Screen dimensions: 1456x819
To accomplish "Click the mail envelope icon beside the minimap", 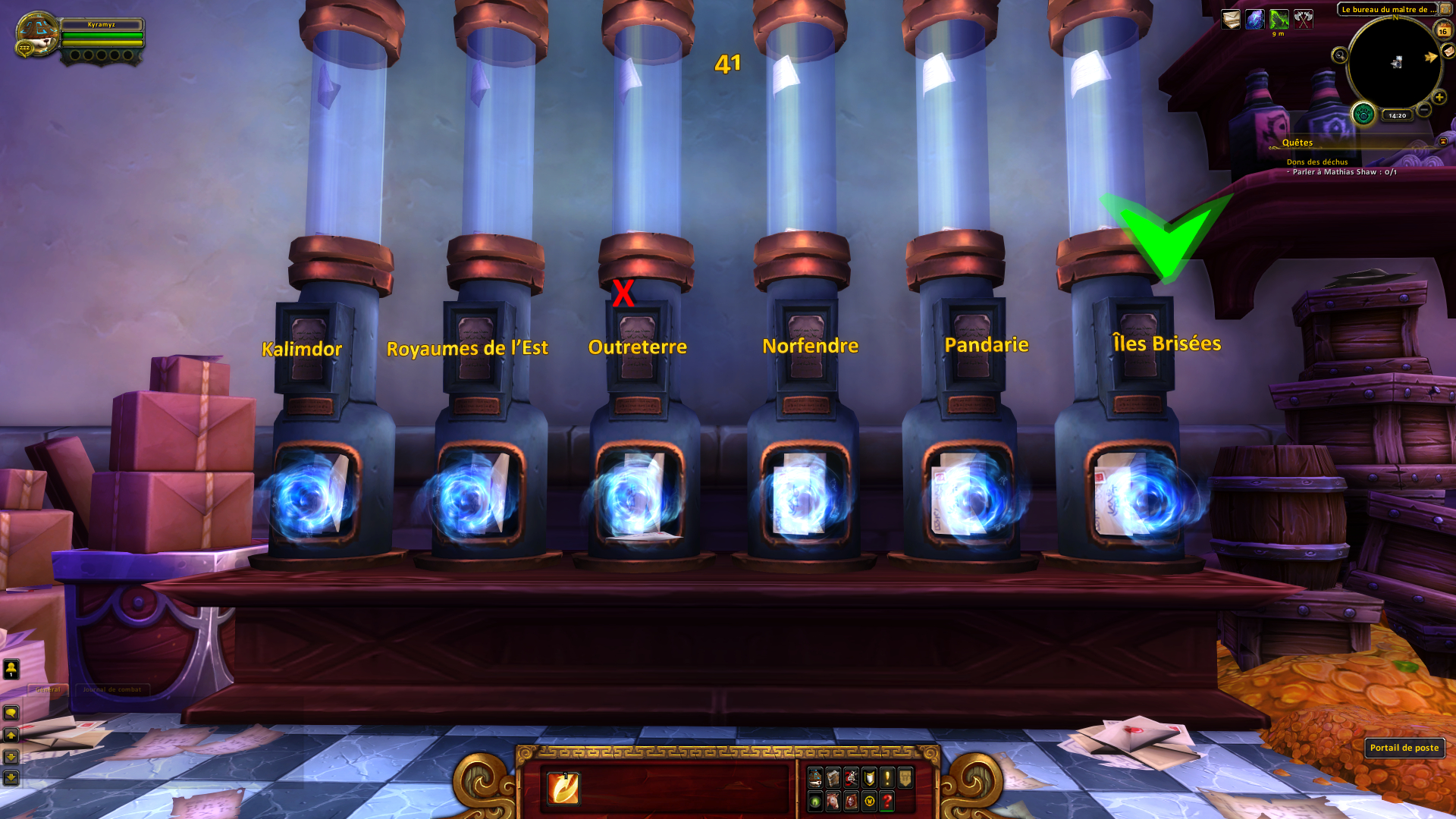I will [x=1448, y=51].
